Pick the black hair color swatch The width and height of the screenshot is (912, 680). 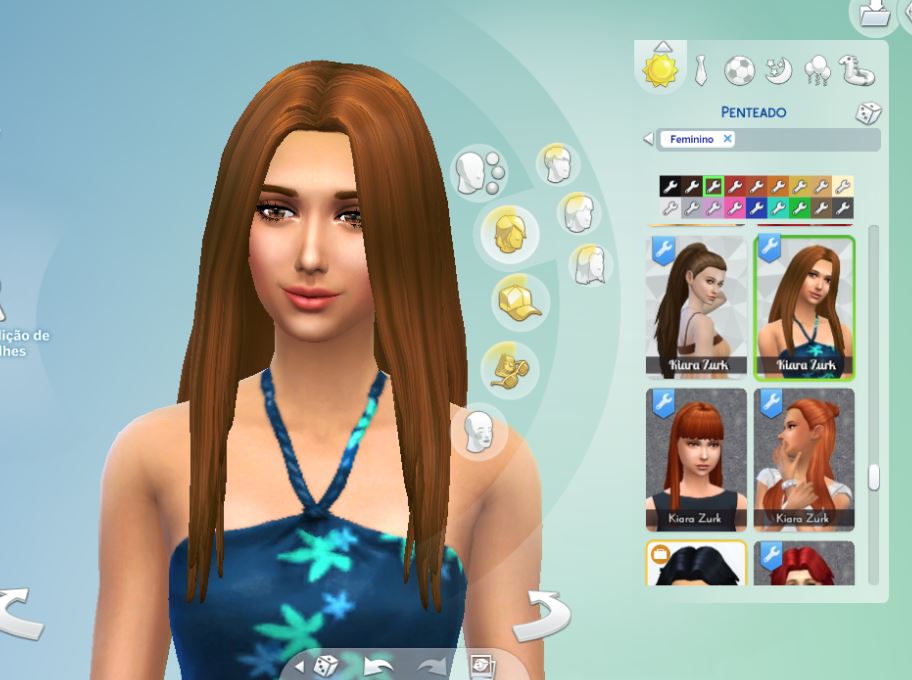(669, 186)
